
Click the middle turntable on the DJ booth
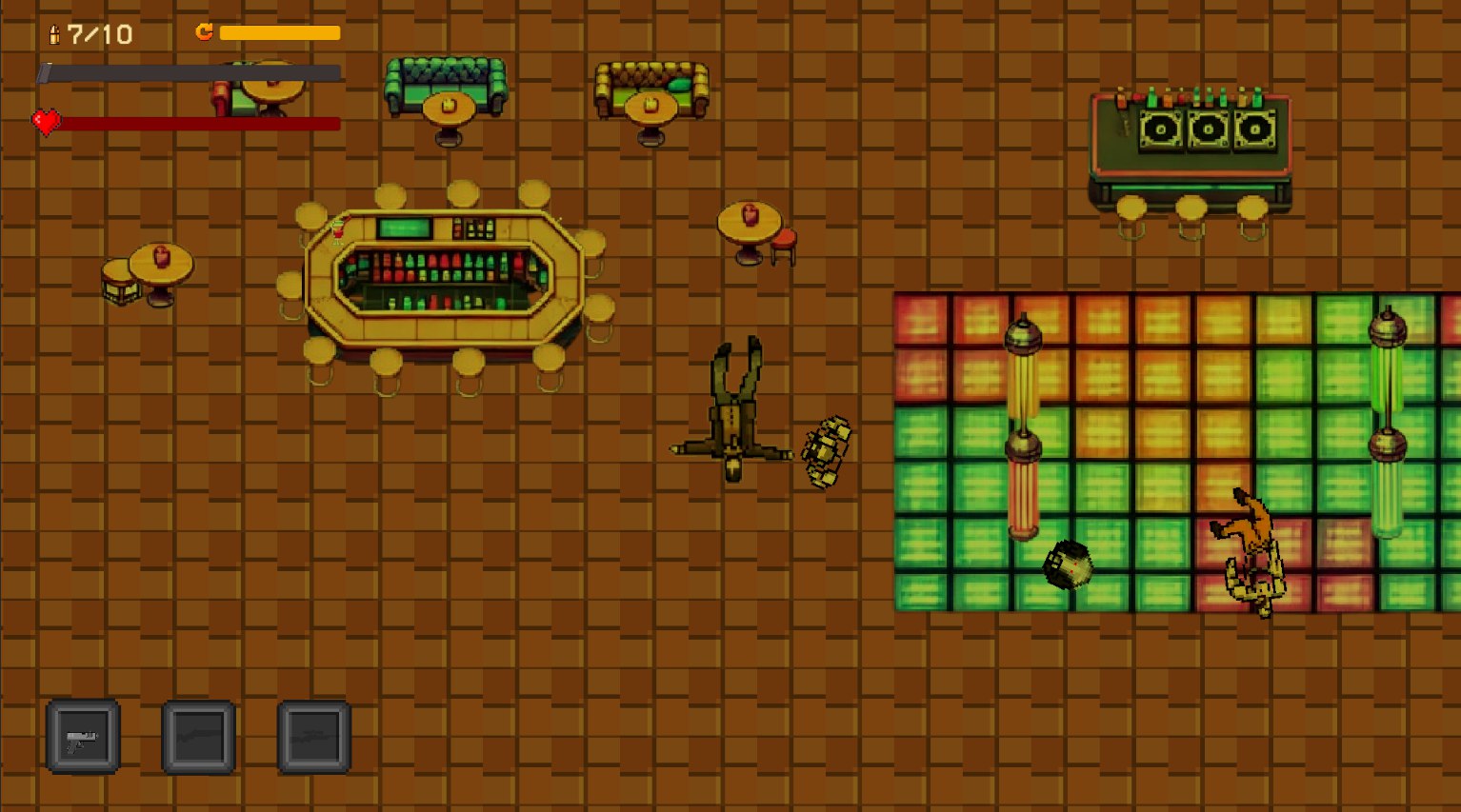1208,127
